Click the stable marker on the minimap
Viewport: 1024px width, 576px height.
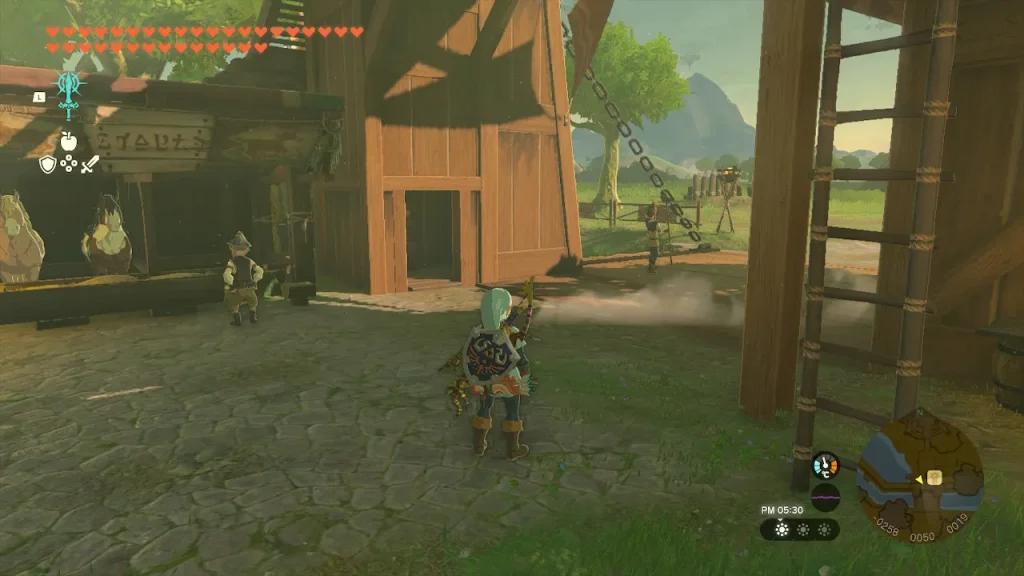(x=935, y=477)
